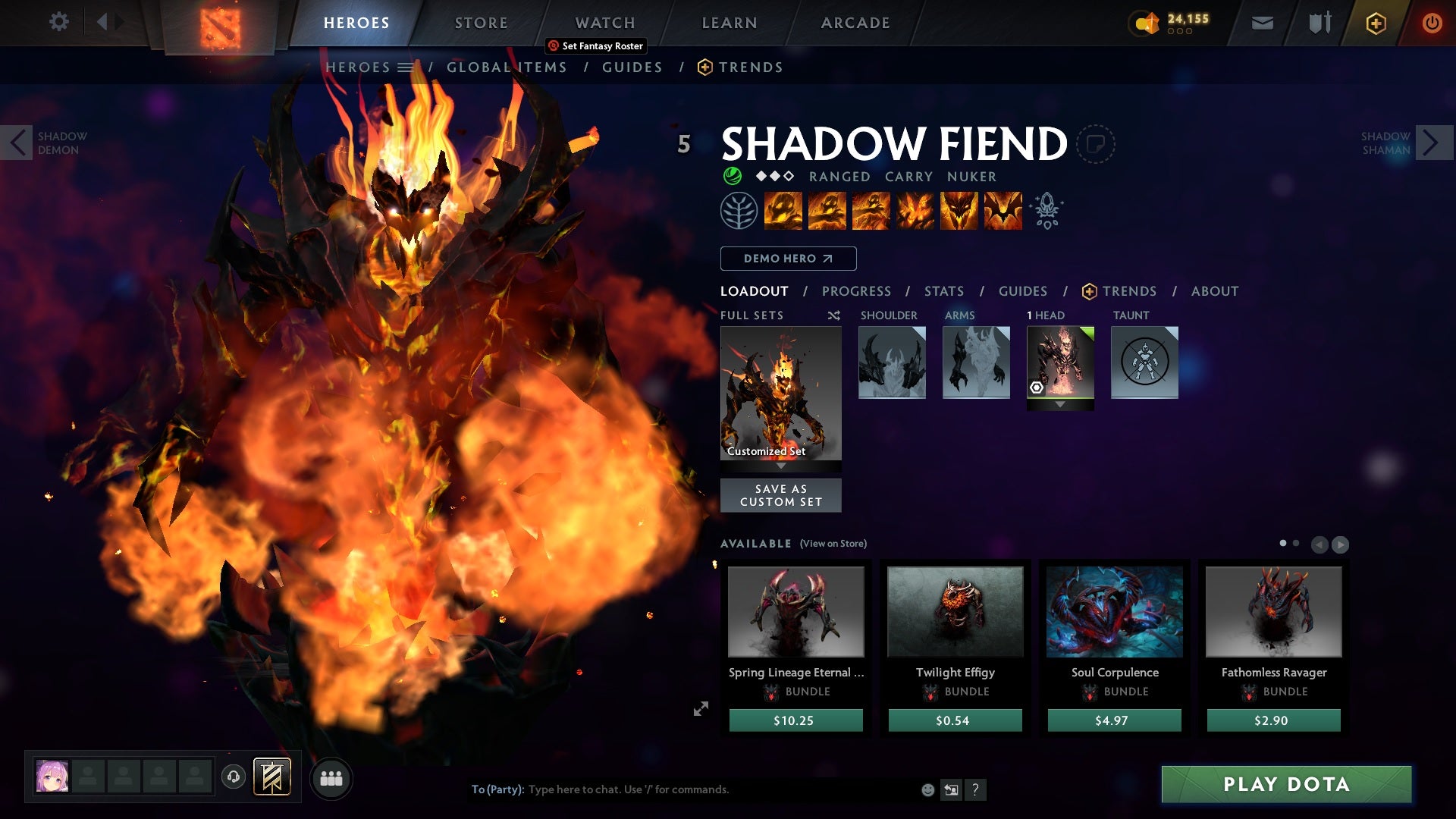Toggle voice chat headset icon
Image resolution: width=1456 pixels, height=819 pixels.
pyautogui.click(x=233, y=777)
